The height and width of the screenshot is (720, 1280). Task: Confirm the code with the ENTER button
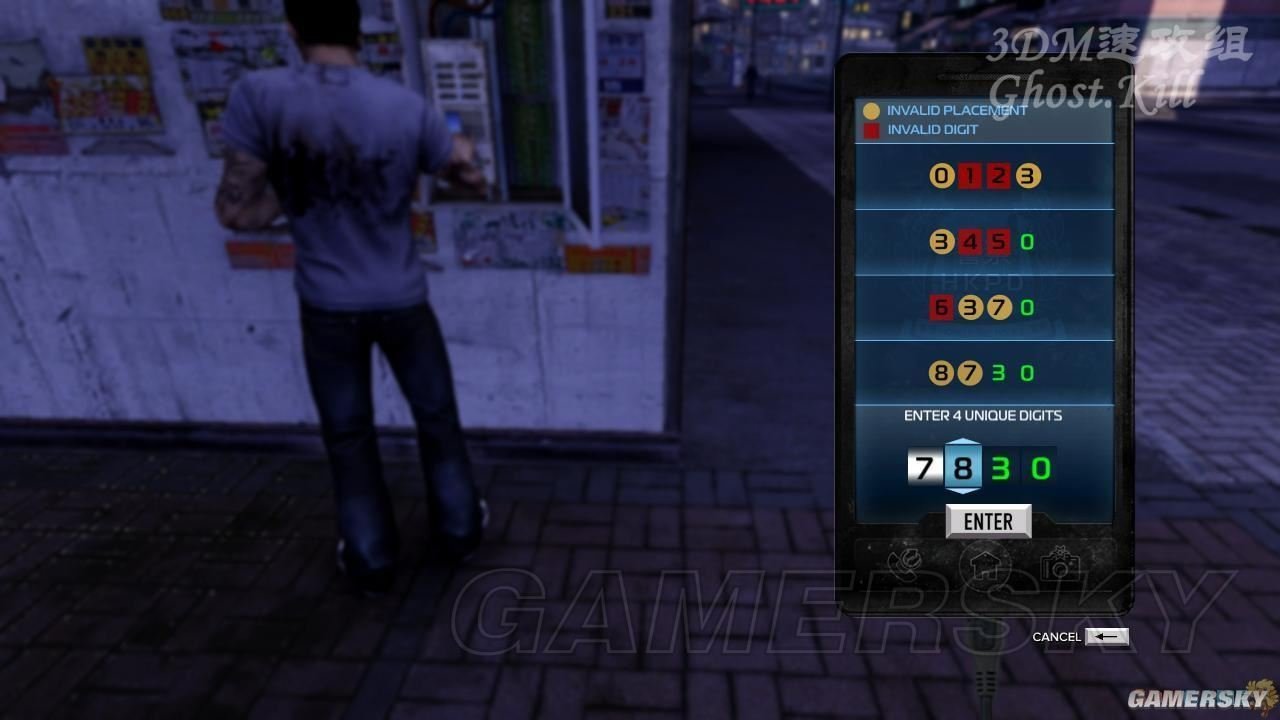[x=988, y=521]
